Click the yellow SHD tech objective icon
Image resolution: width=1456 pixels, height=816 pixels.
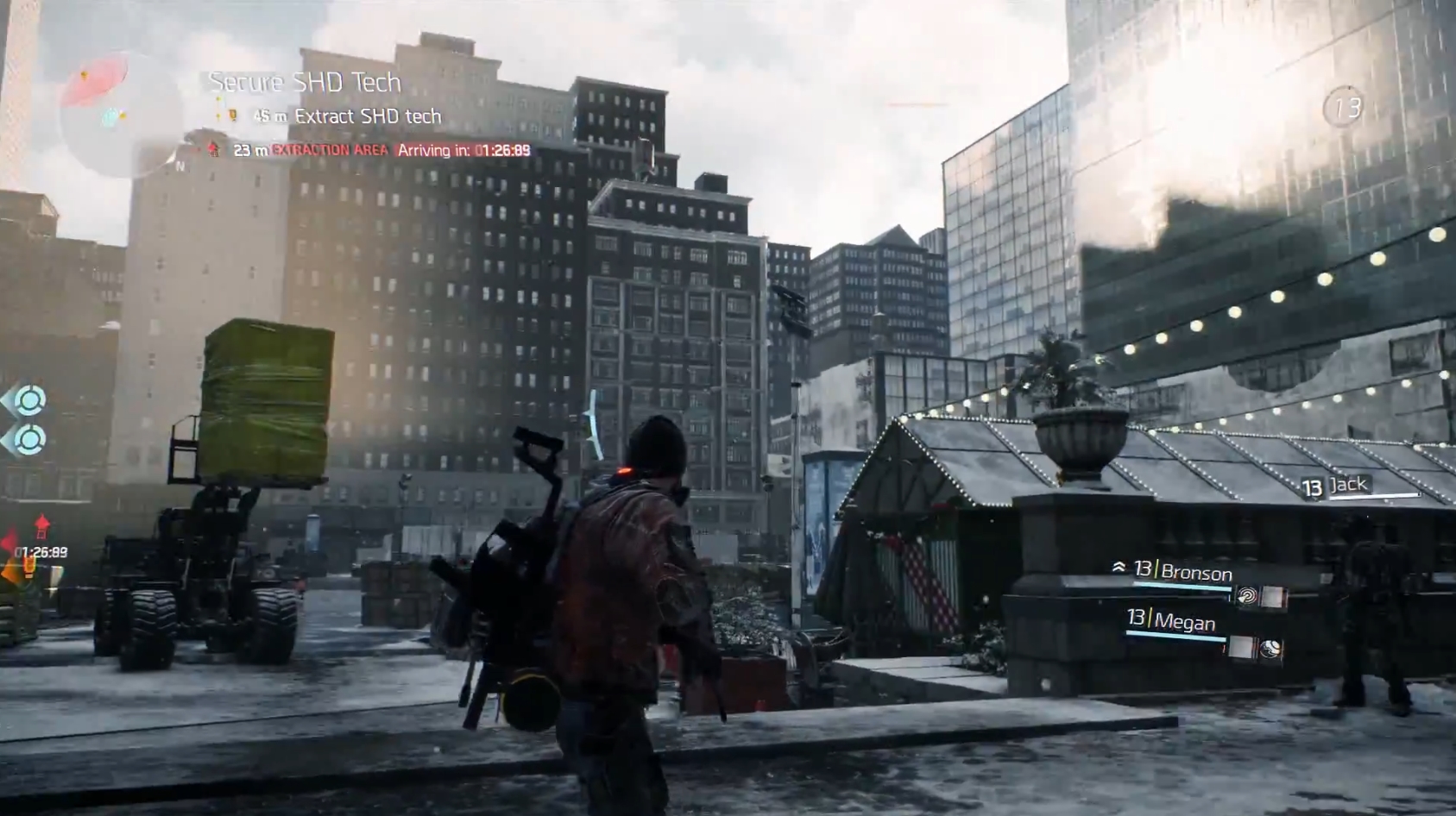click(x=231, y=115)
